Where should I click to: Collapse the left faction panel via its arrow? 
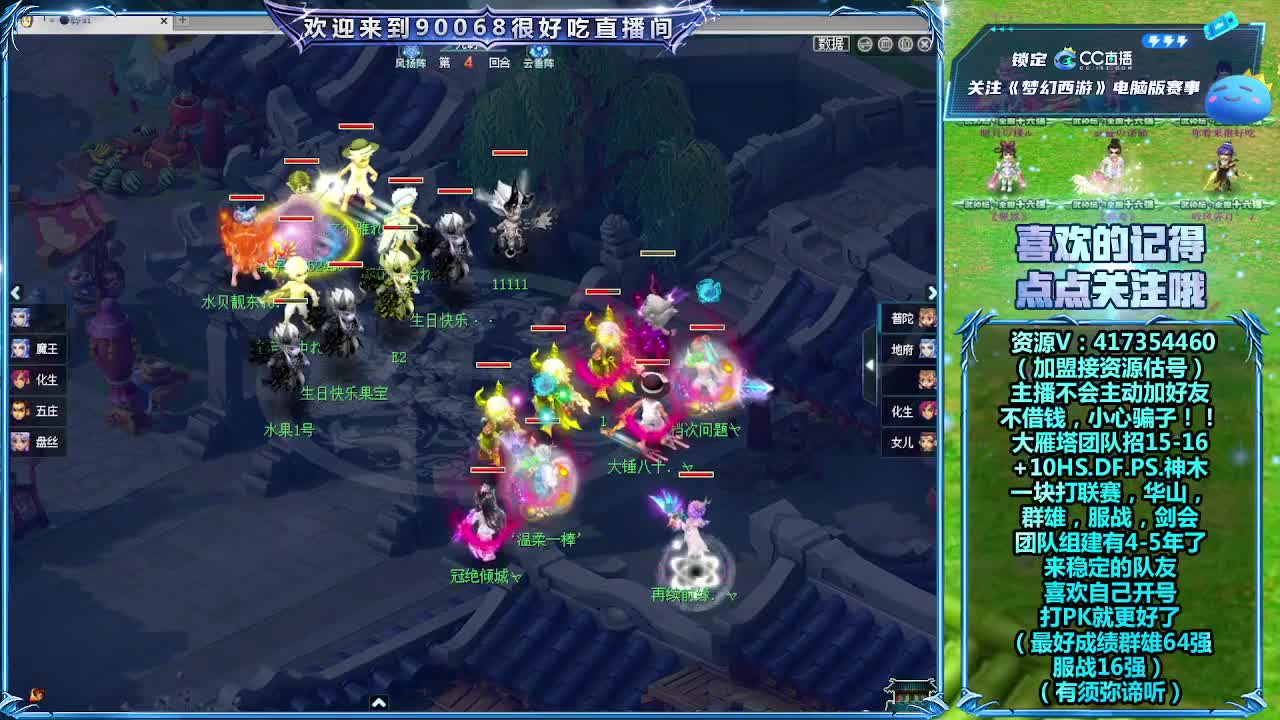coord(14,293)
